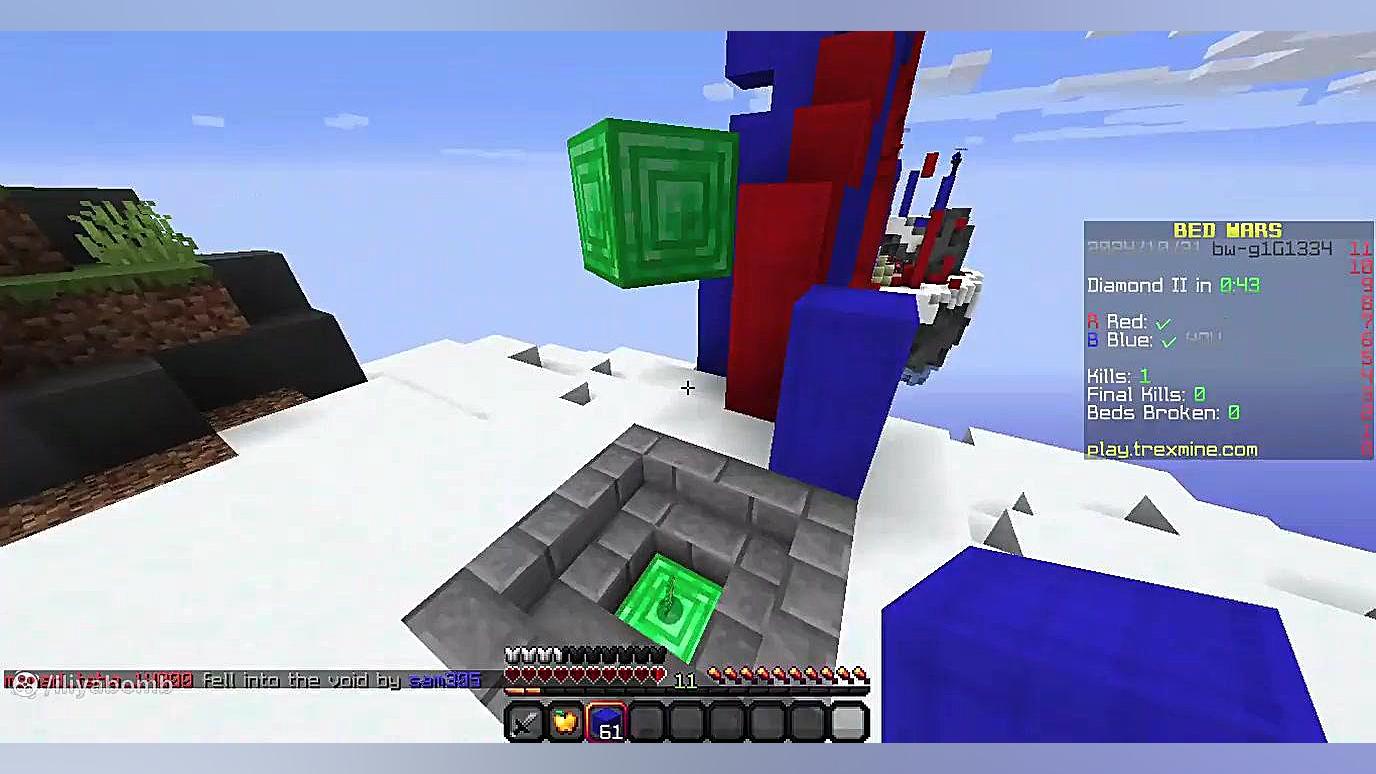Select the golden apple hotbar slot
Screen dimensions: 1376x774
[565, 722]
